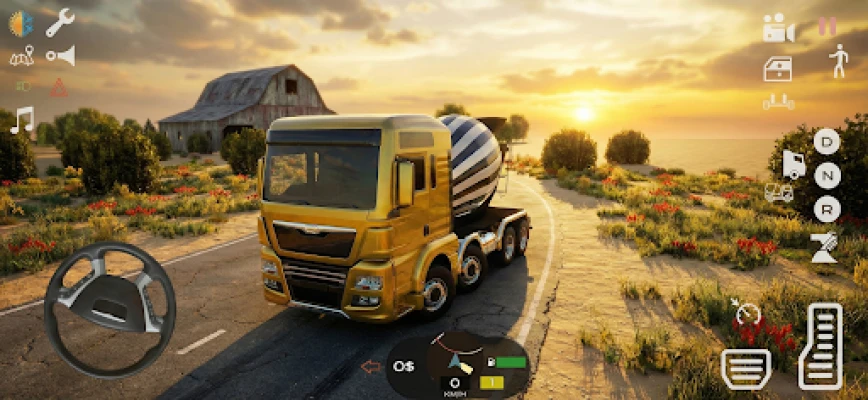Shift into Neutral gear

coord(826,175)
